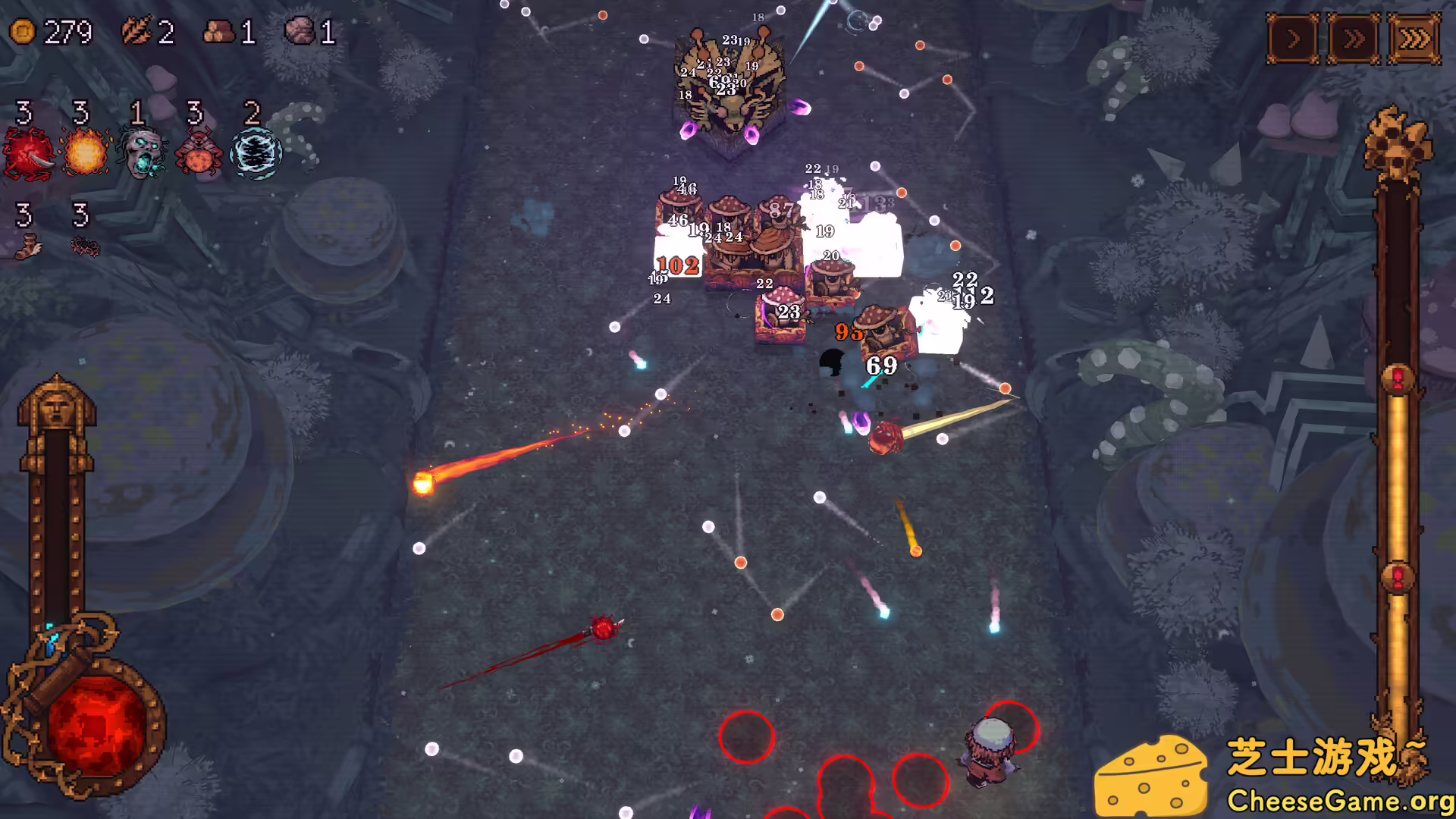The width and height of the screenshot is (1456, 819).
Task: Select the stone resource icon
Action: click(x=302, y=32)
